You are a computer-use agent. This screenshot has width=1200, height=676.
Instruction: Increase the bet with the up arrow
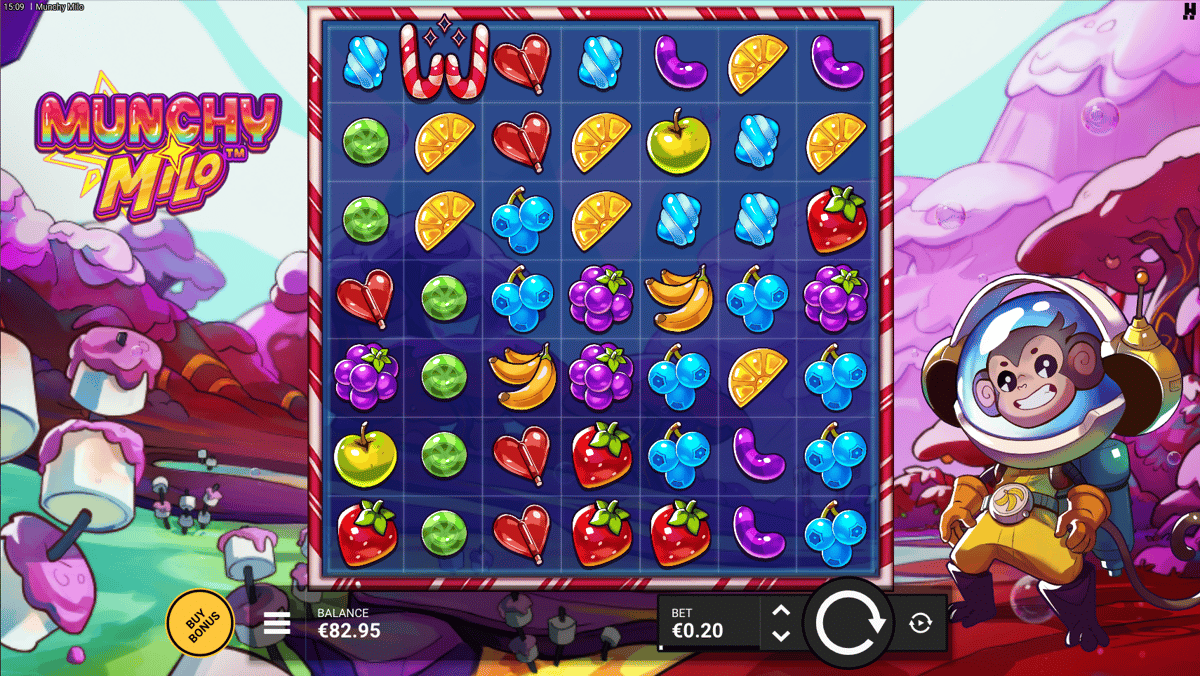(x=781, y=611)
